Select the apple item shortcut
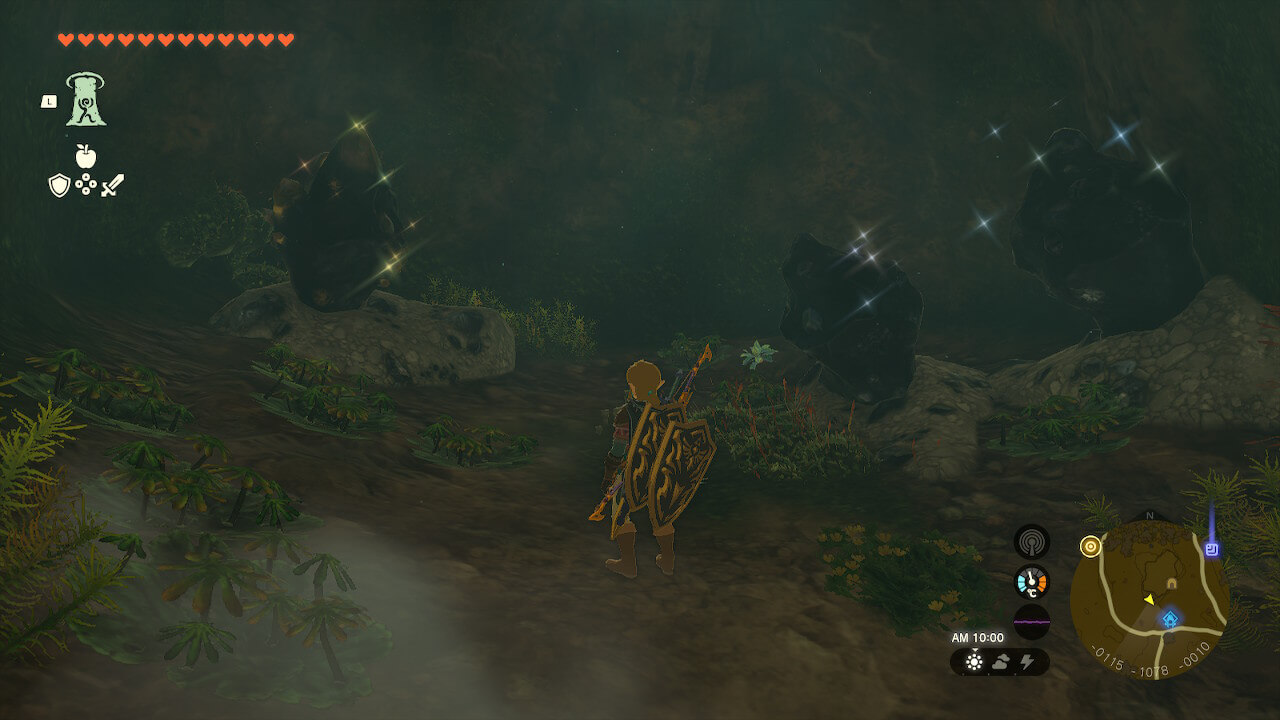The image size is (1280, 720). 85,156
